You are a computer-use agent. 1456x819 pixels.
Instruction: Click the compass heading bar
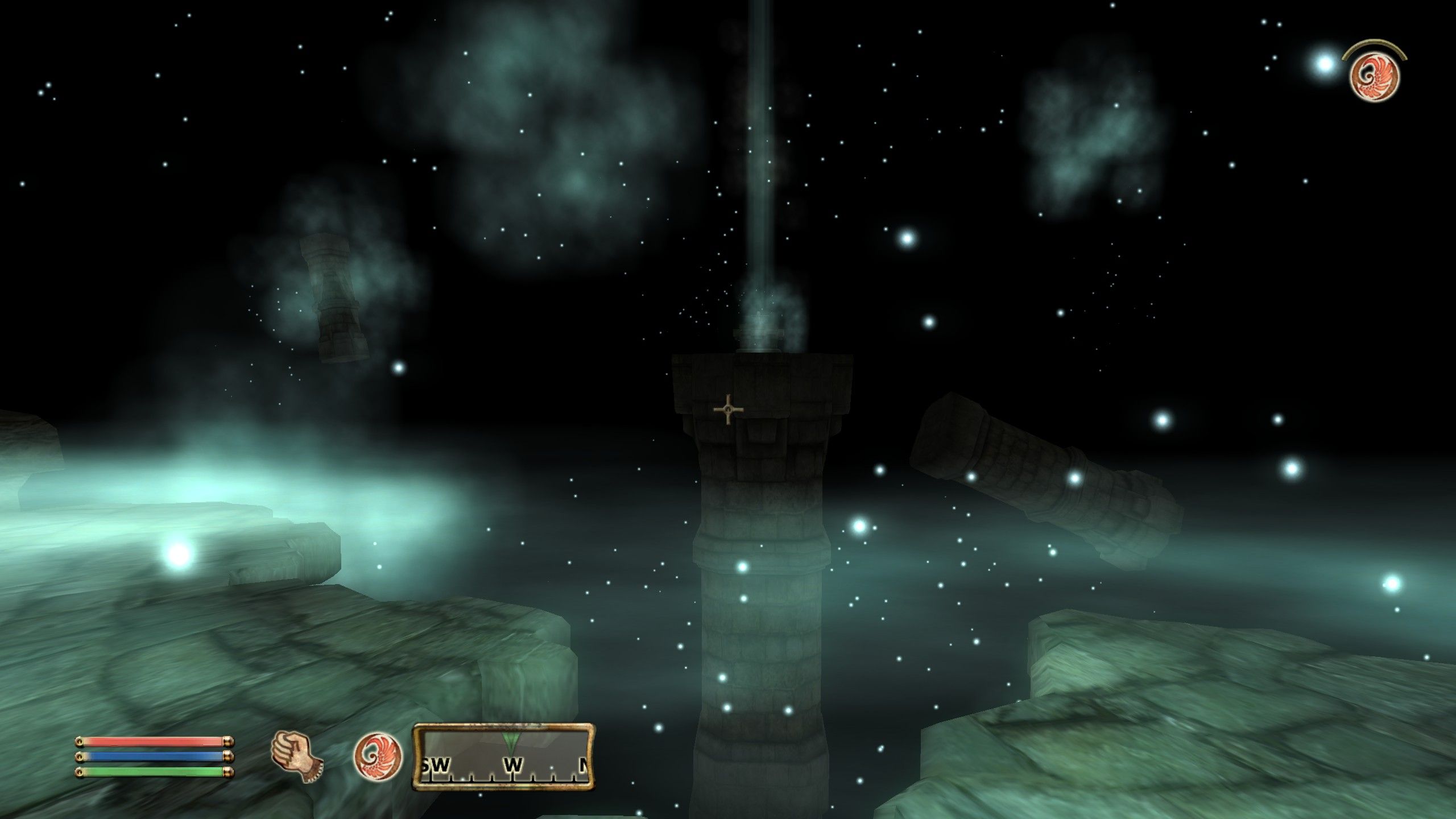point(504,756)
